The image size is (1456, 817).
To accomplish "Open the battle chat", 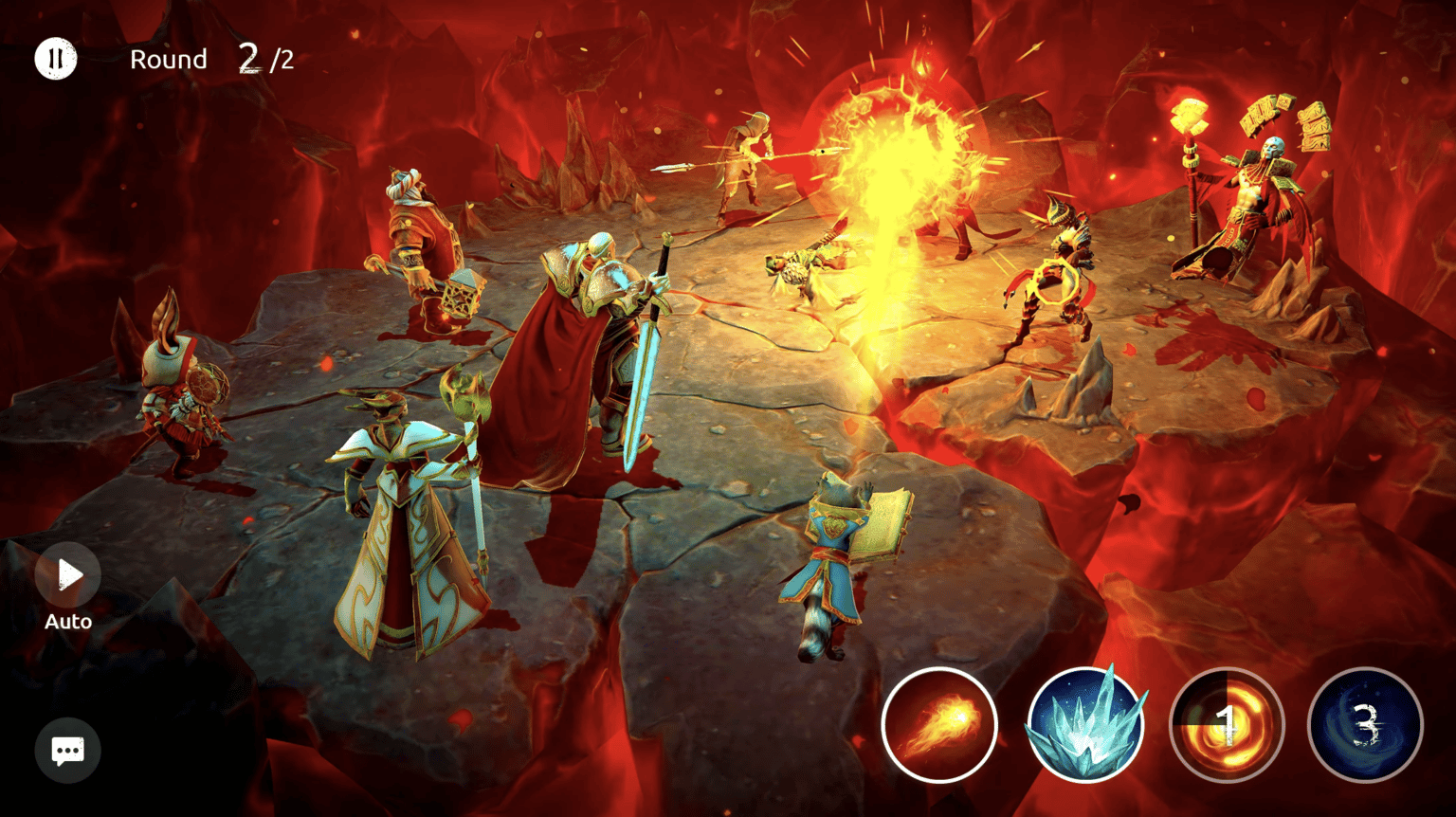I will pos(67,750).
